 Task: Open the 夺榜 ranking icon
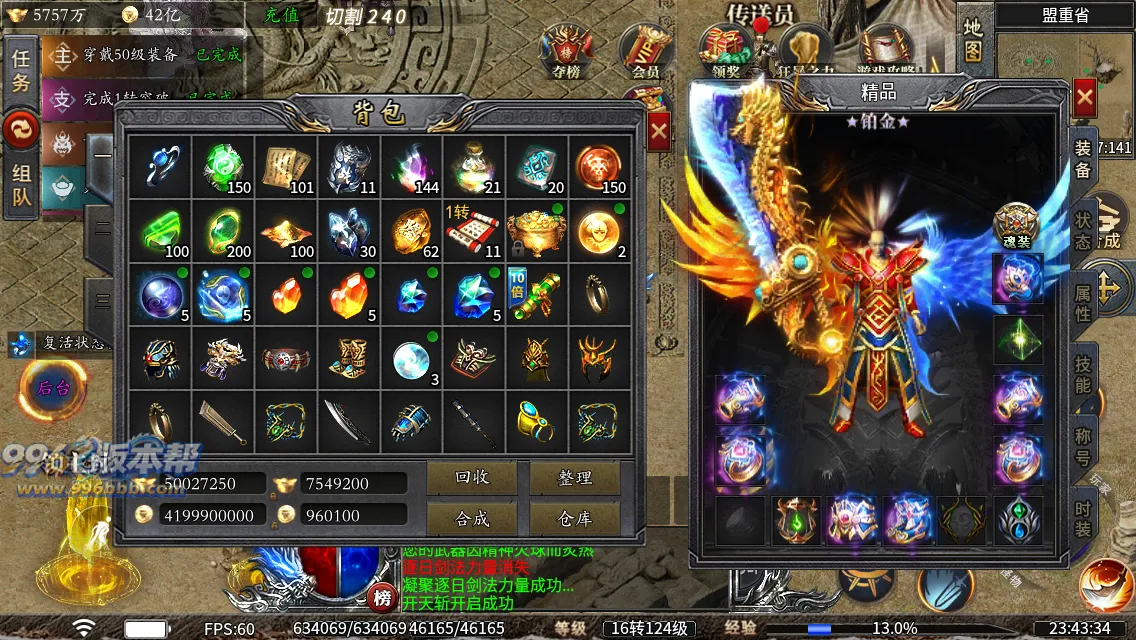point(565,50)
